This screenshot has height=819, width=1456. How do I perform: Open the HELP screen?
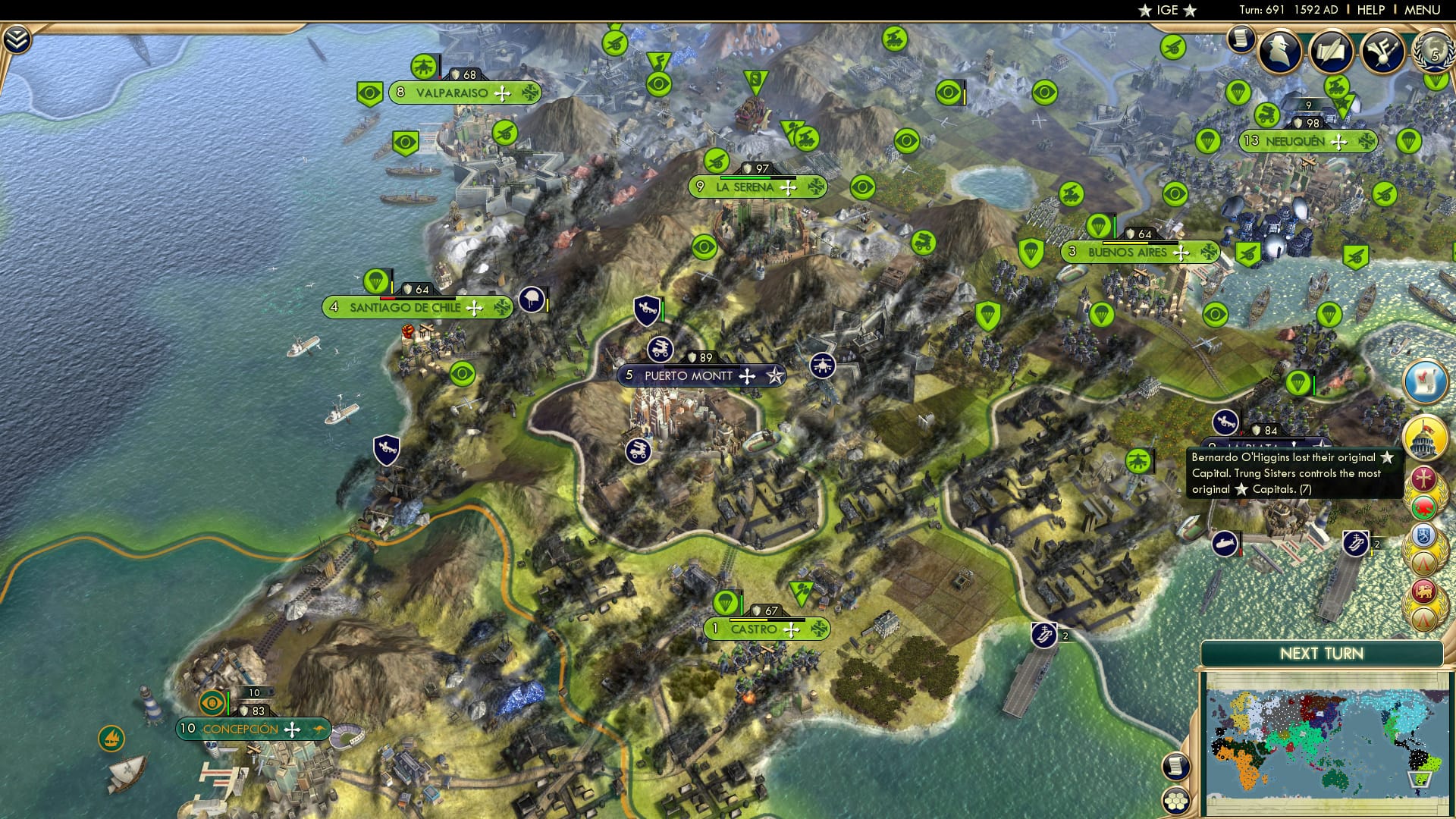(1370, 10)
